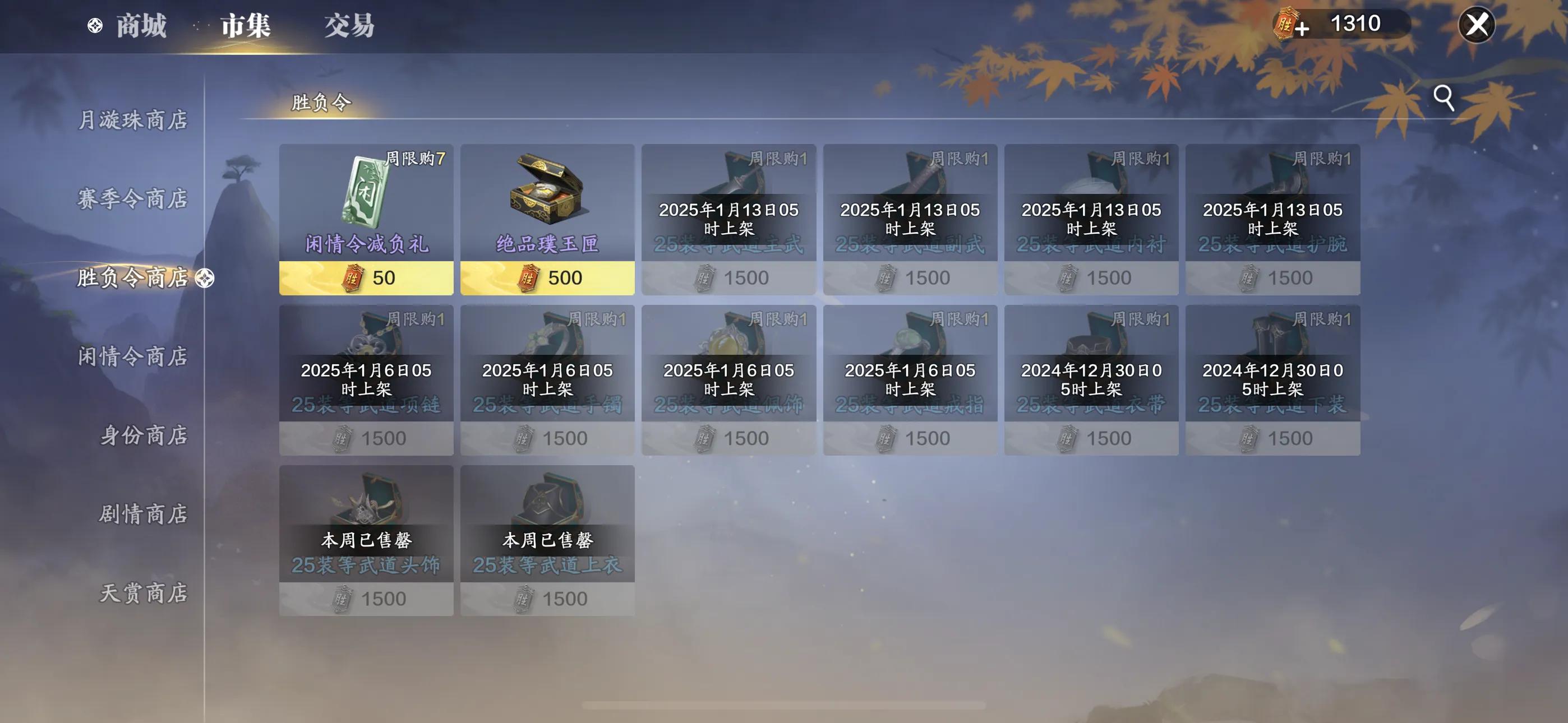The height and width of the screenshot is (723, 1568).
Task: Go to 赛季令商店
Action: 133,198
